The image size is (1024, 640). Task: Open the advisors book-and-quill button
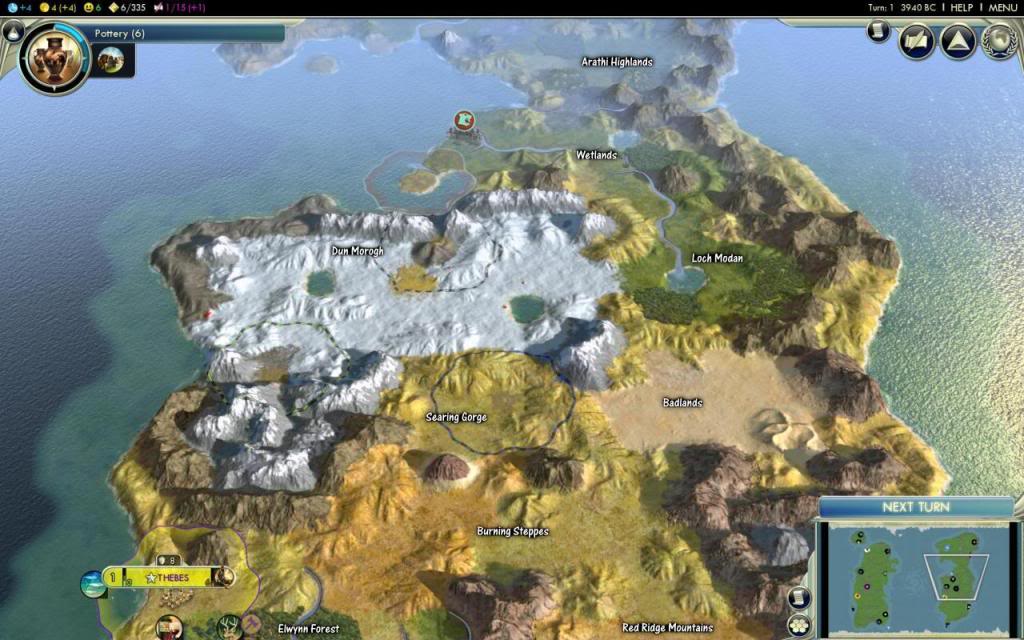click(916, 42)
